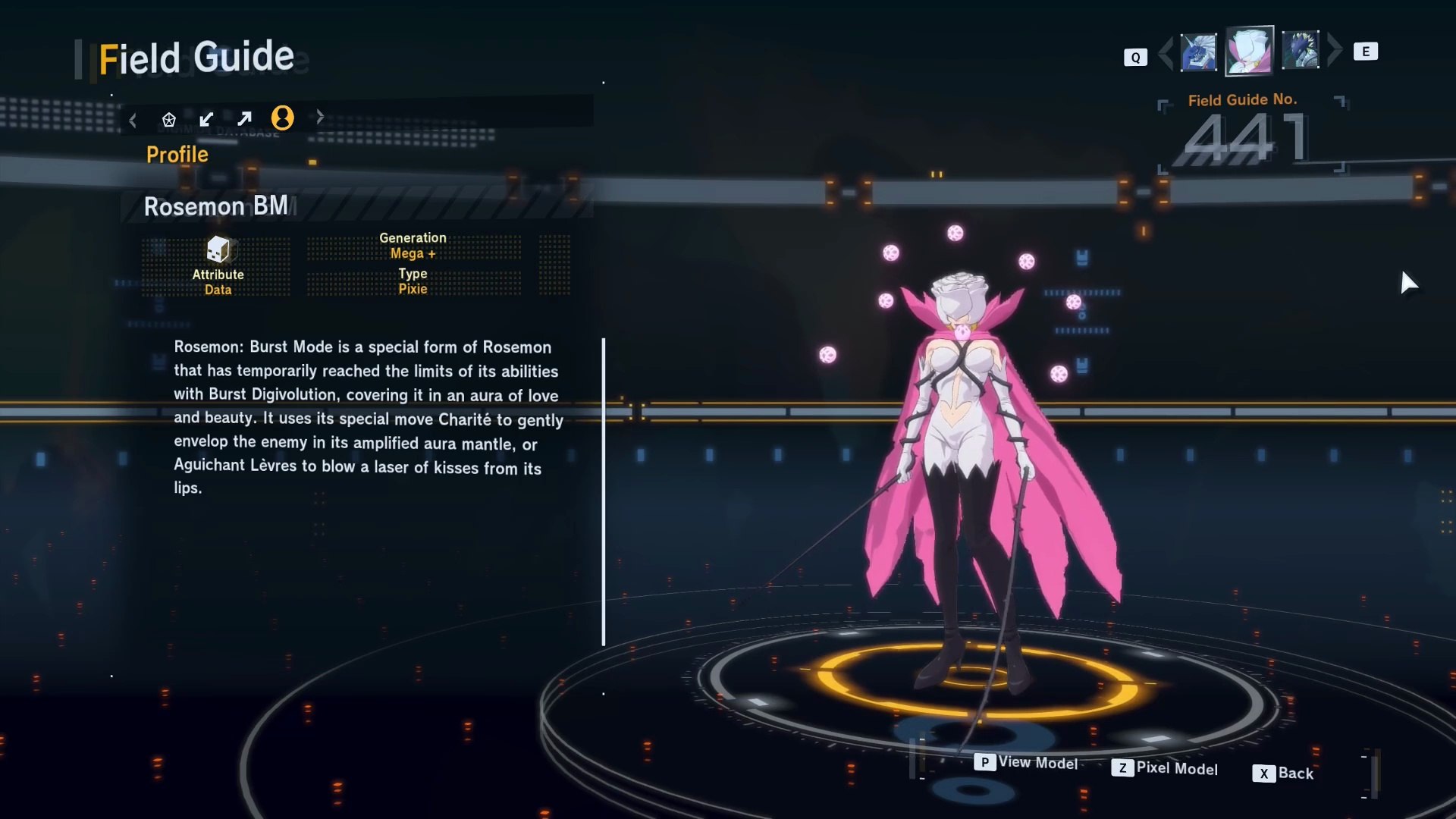The height and width of the screenshot is (819, 1456).
Task: Open the down-left arrow tab
Action: [x=206, y=119]
